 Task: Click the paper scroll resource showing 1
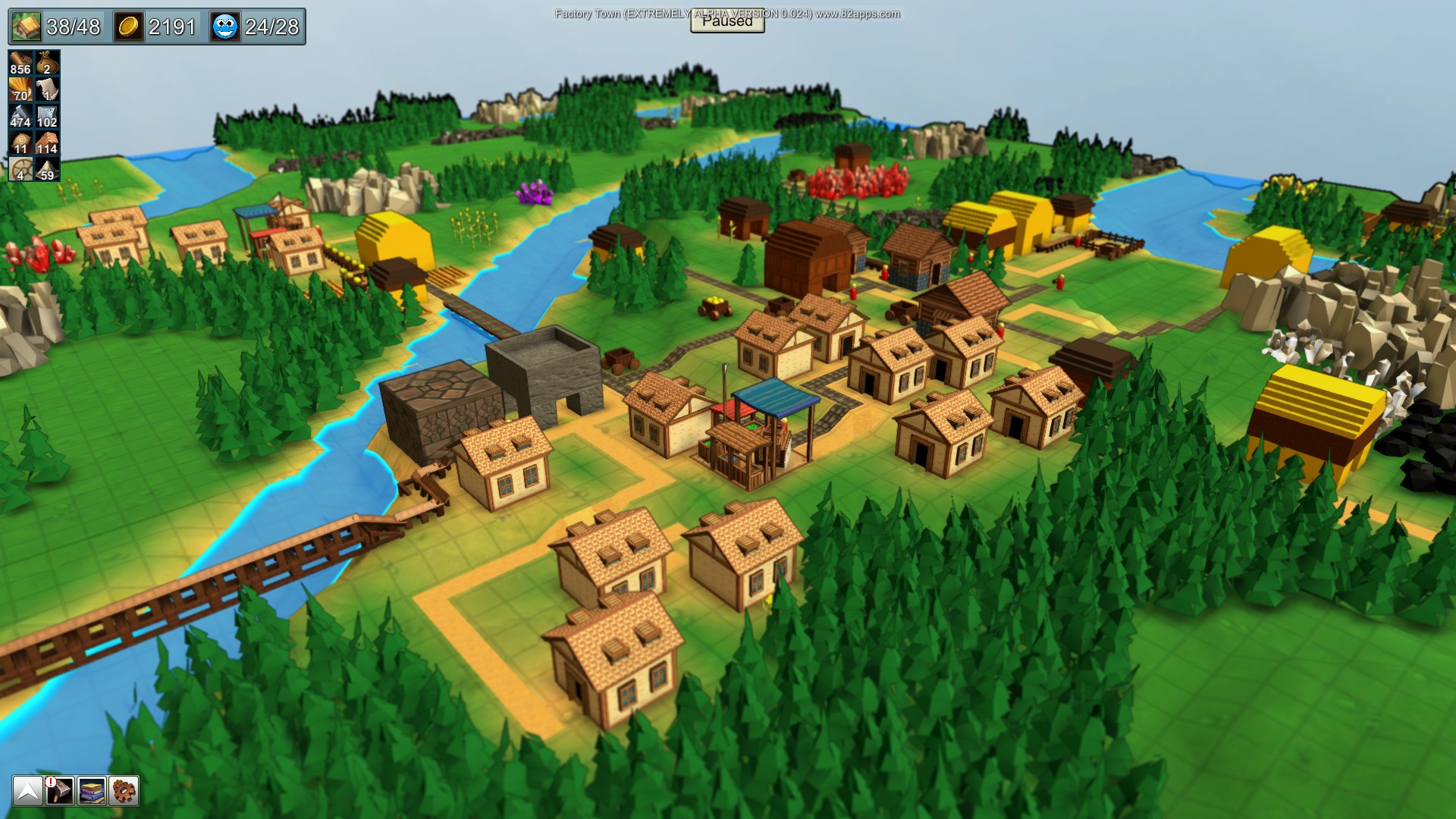click(x=45, y=89)
